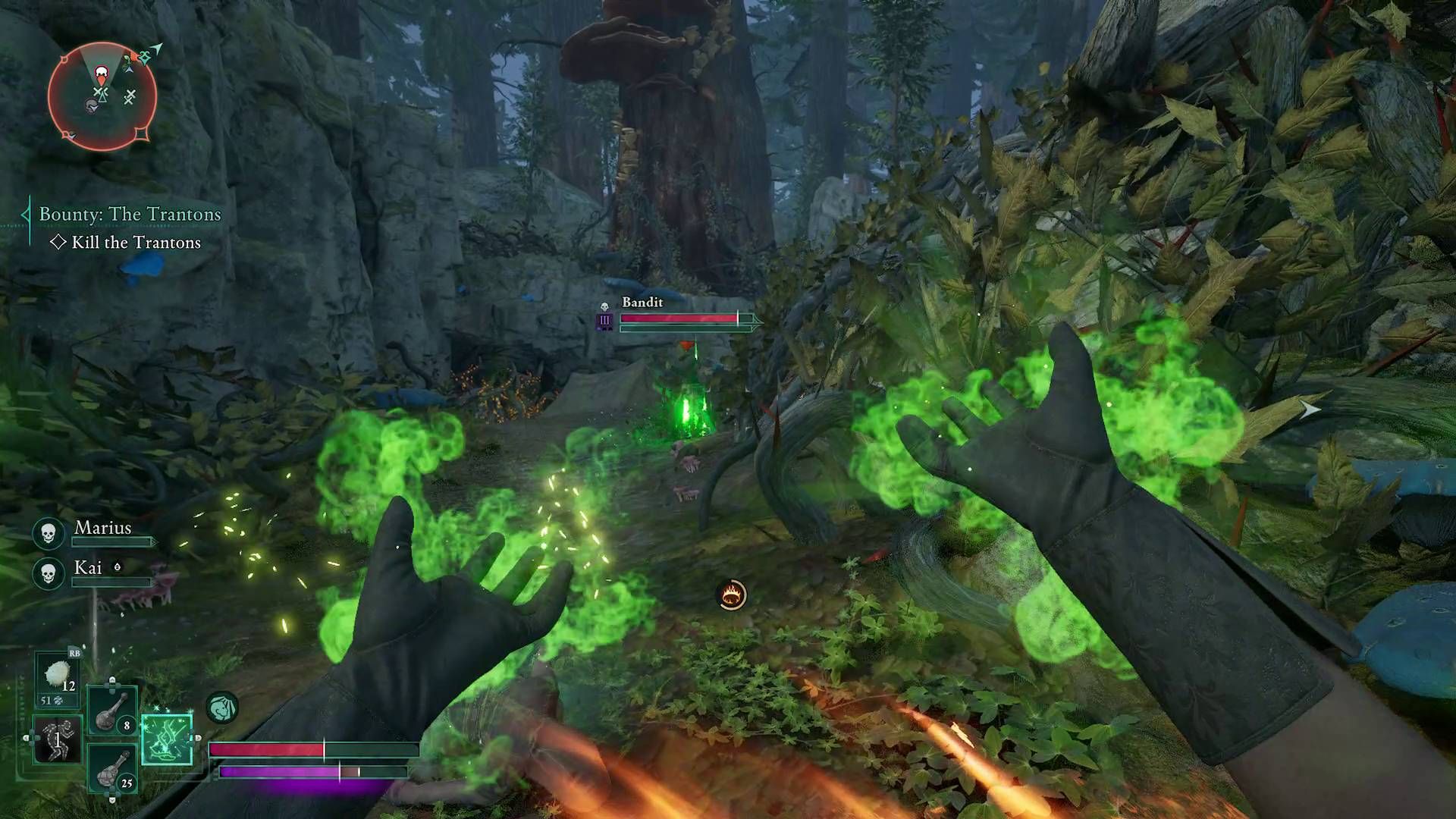Toggle Kai's skull status indicator
This screenshot has width=1456, height=819.
[x=48, y=572]
